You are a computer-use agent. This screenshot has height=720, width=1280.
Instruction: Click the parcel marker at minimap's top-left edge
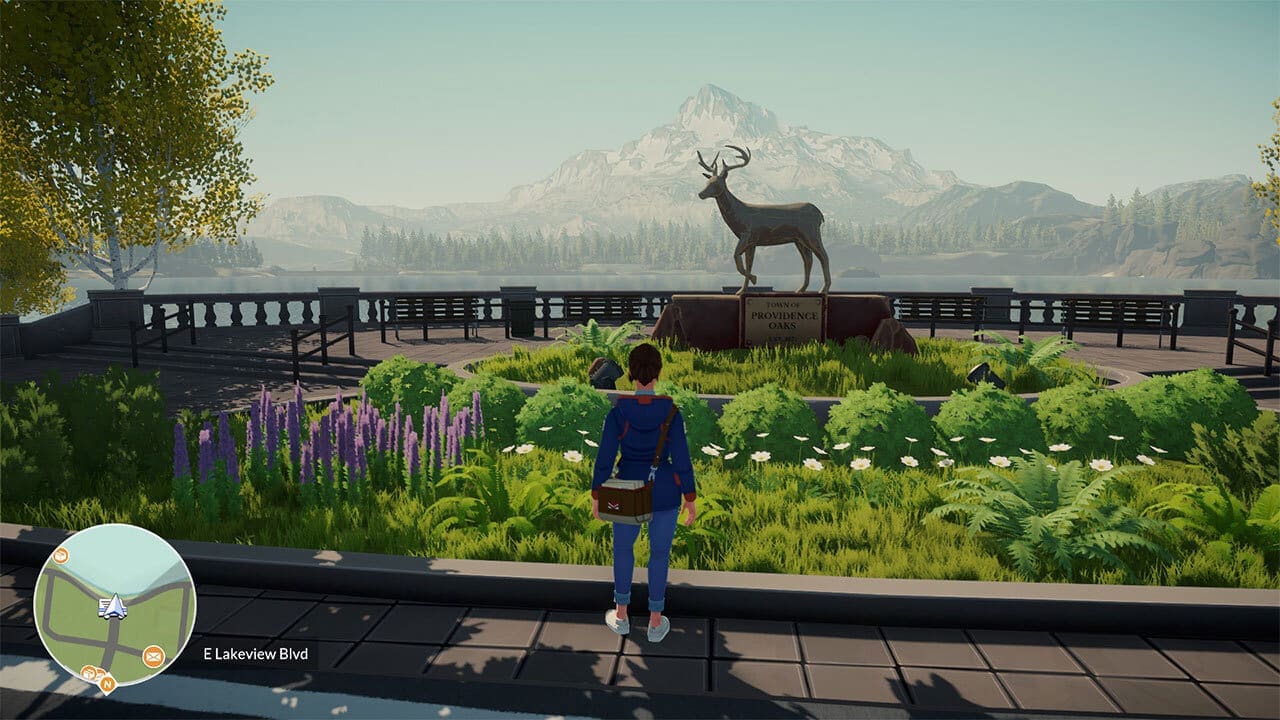coord(60,555)
